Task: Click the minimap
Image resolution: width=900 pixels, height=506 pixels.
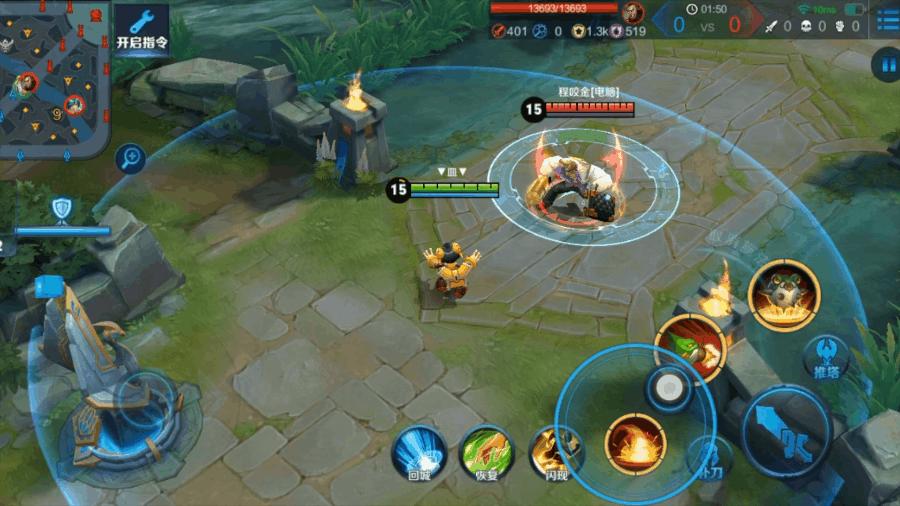Action: tap(53, 78)
